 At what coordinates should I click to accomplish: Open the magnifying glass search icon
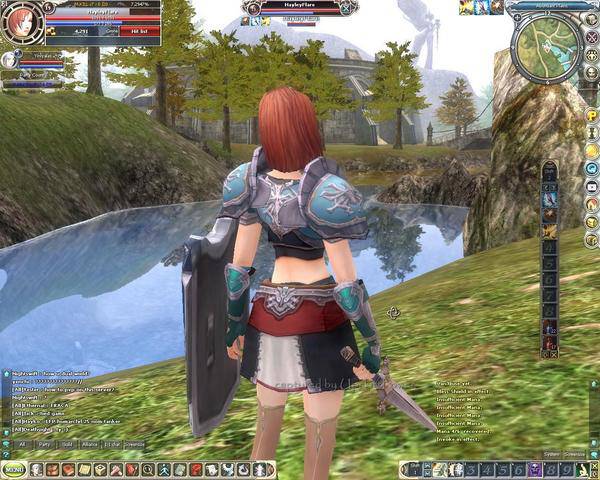pos(148,469)
